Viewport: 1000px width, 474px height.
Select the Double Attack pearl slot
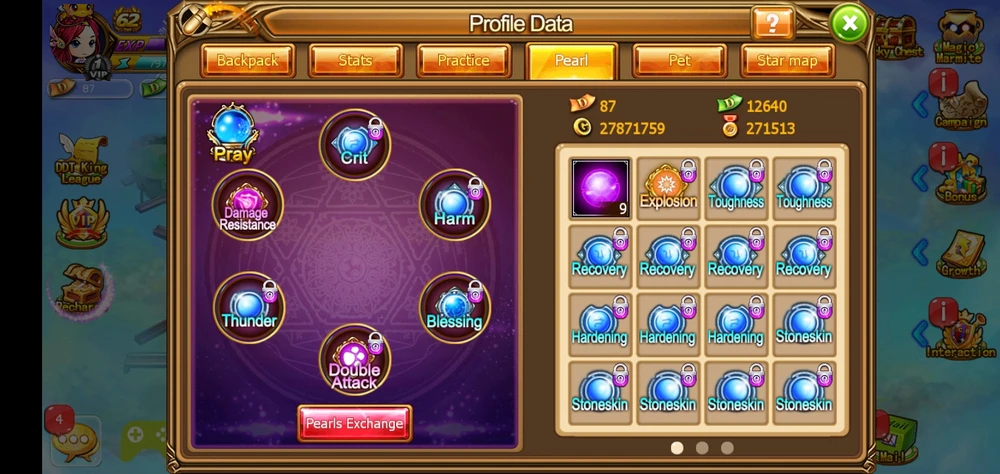click(354, 360)
